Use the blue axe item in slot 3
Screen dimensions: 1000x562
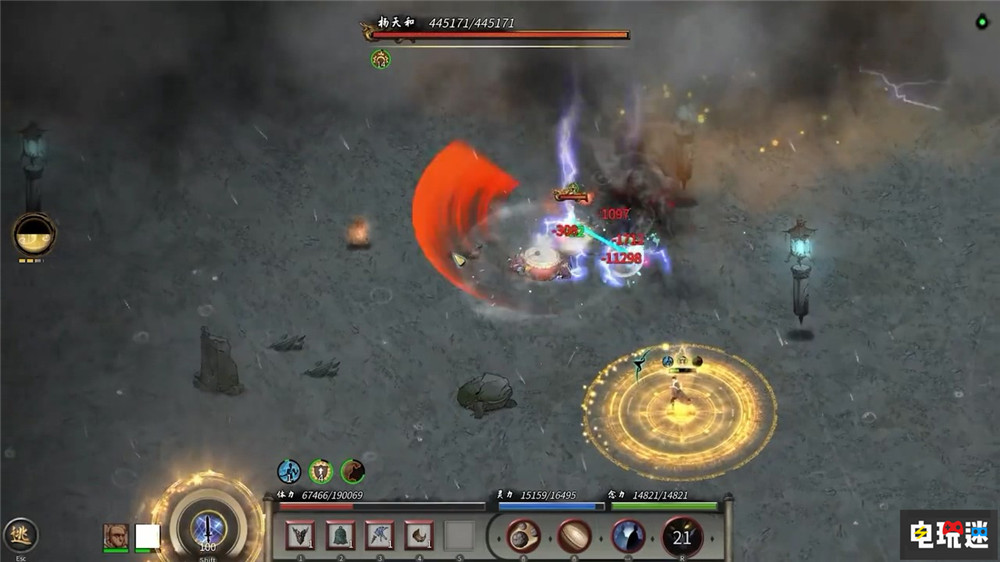point(380,536)
